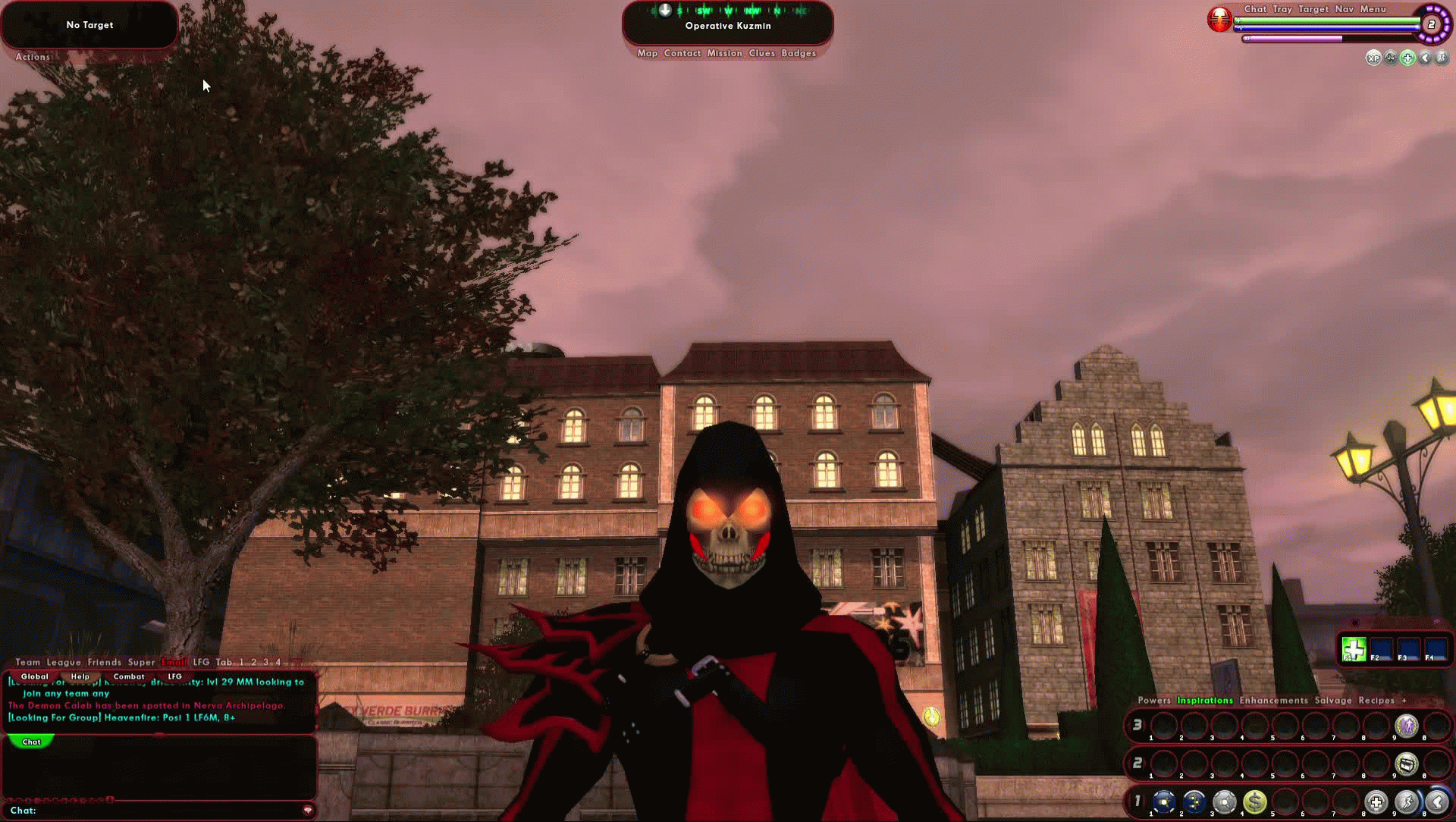Switch to the Help chat tab
Viewport: 1456px width, 822px height.
point(80,676)
